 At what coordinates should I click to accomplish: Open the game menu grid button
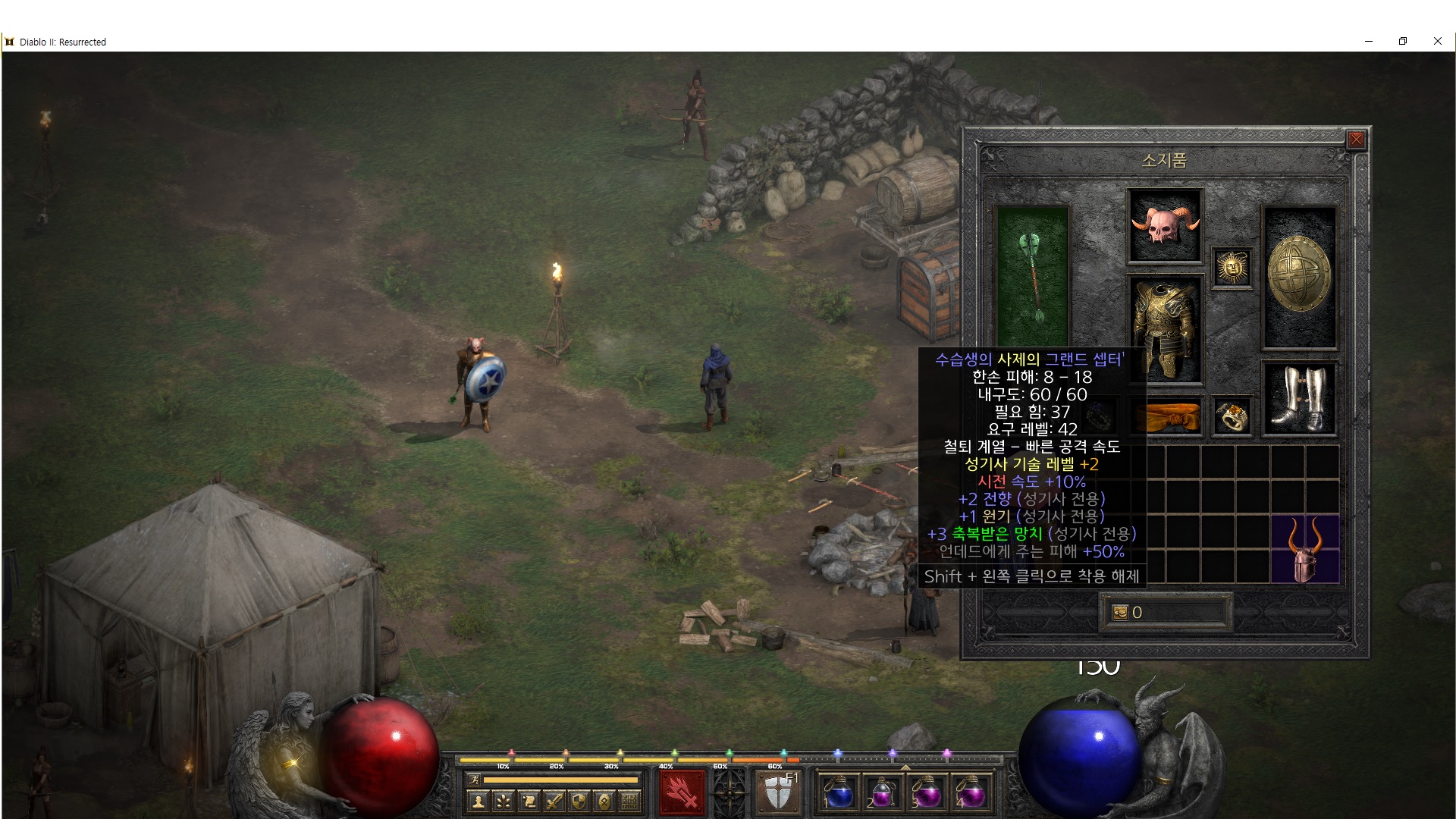click(x=629, y=802)
